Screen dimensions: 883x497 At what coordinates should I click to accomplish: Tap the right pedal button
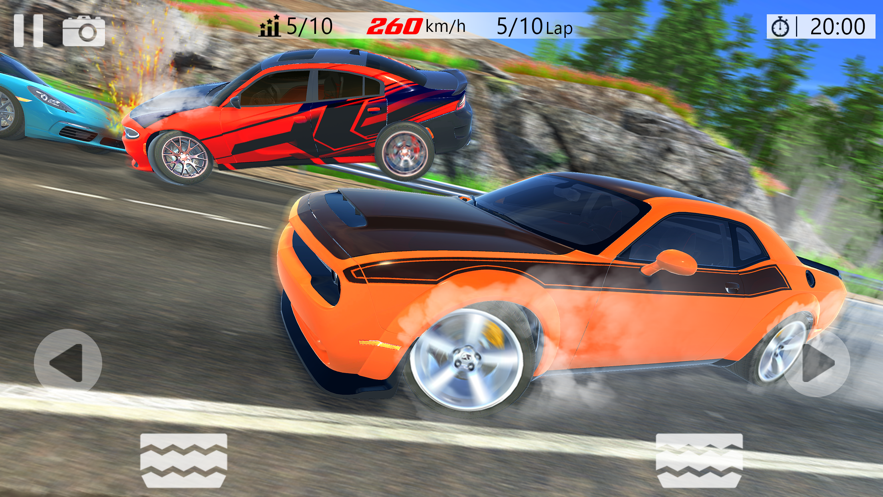point(699,461)
